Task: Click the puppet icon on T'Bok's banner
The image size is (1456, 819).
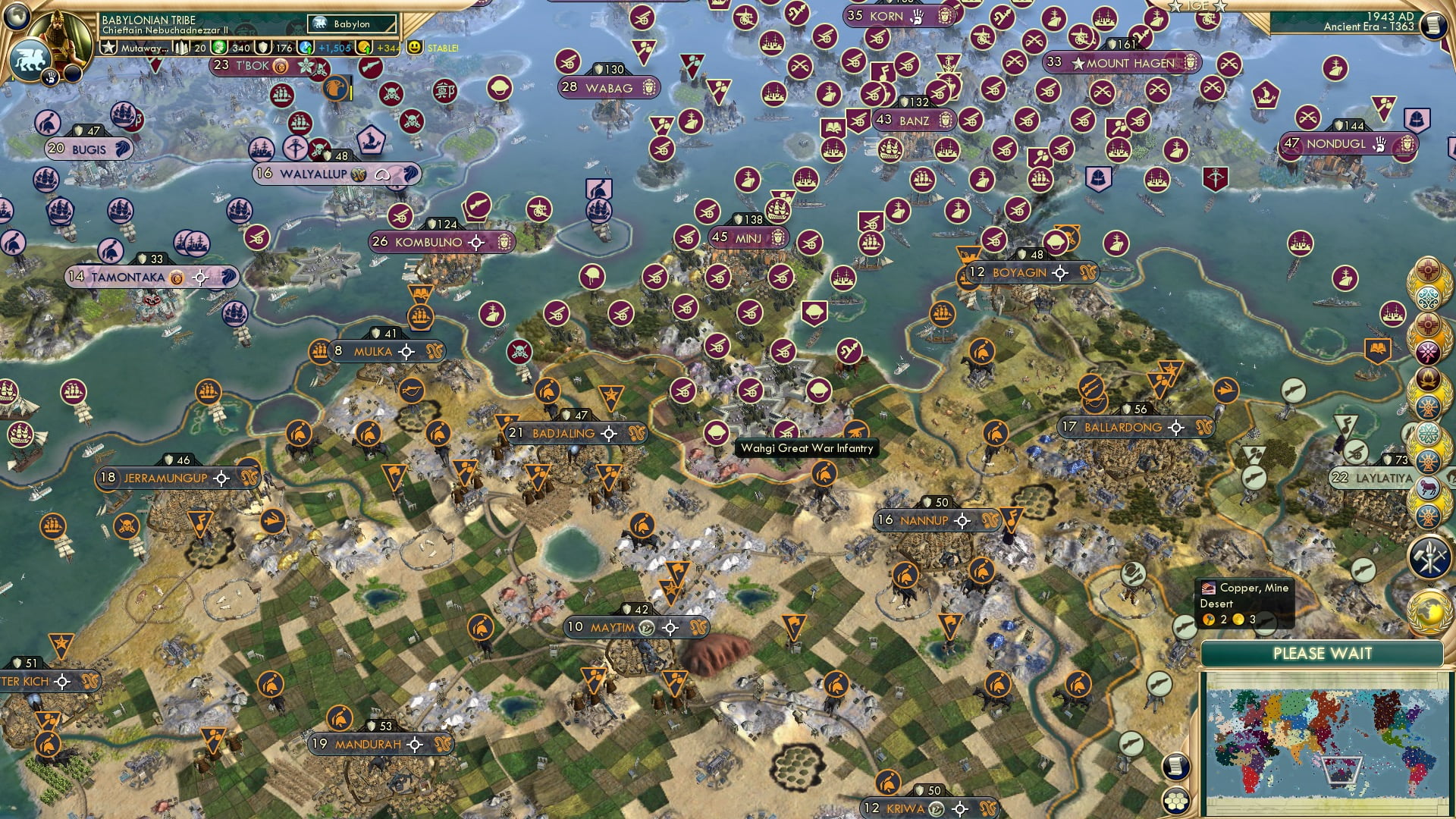Action: point(279,67)
